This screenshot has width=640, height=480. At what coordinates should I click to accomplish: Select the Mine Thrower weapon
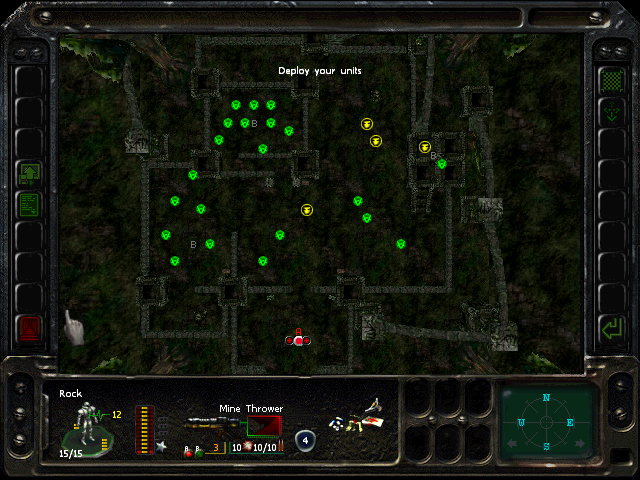[232, 425]
